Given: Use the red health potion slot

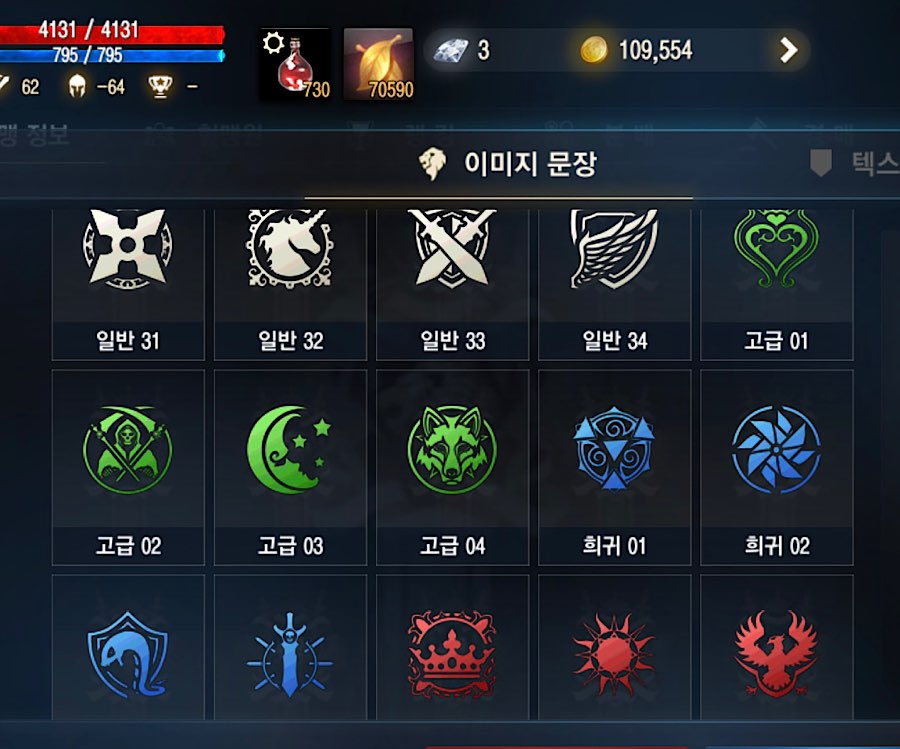Looking at the screenshot, I should pos(295,65).
